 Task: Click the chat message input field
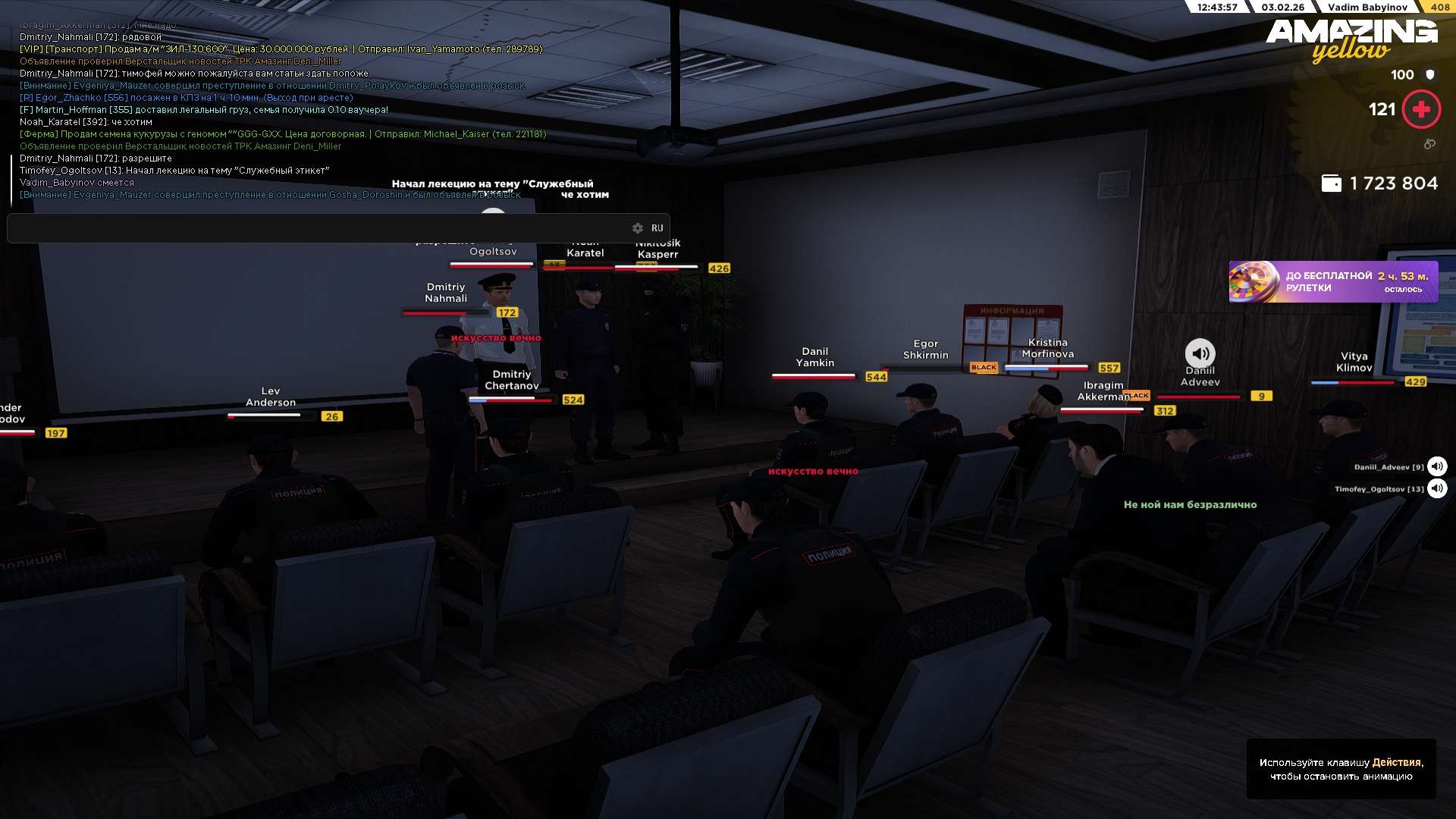tap(318, 228)
